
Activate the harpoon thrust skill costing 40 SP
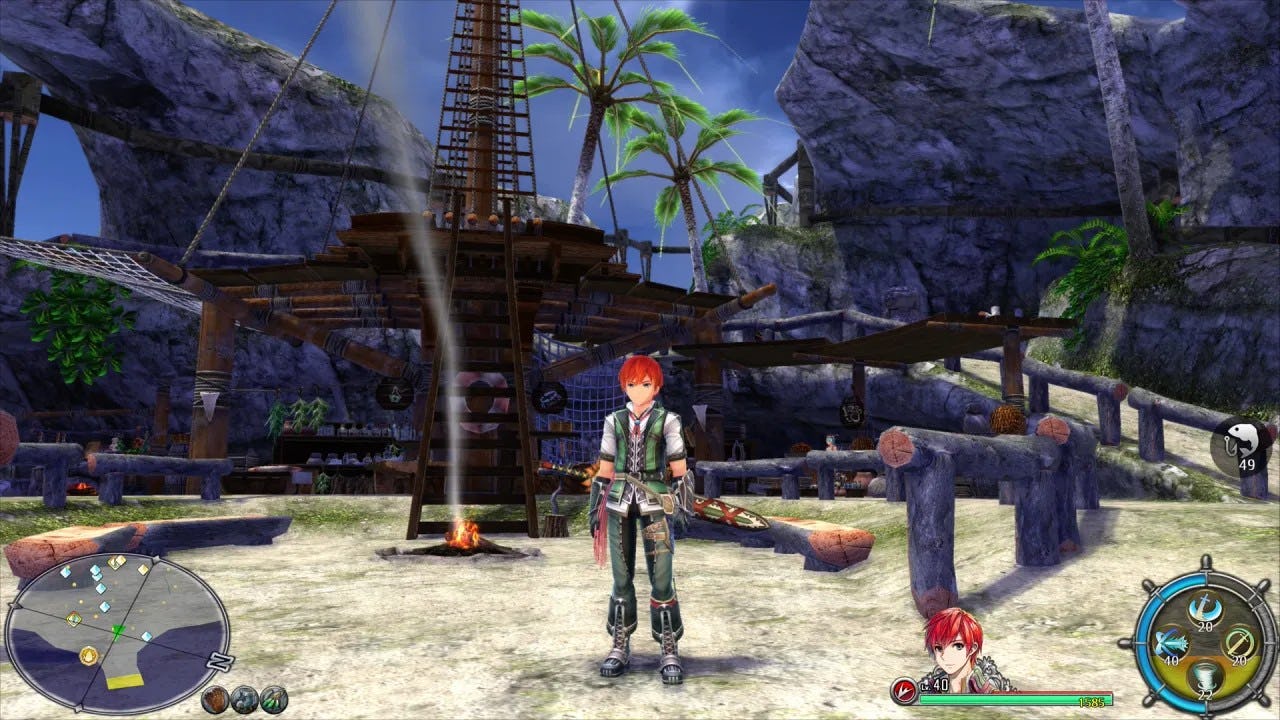(1172, 642)
